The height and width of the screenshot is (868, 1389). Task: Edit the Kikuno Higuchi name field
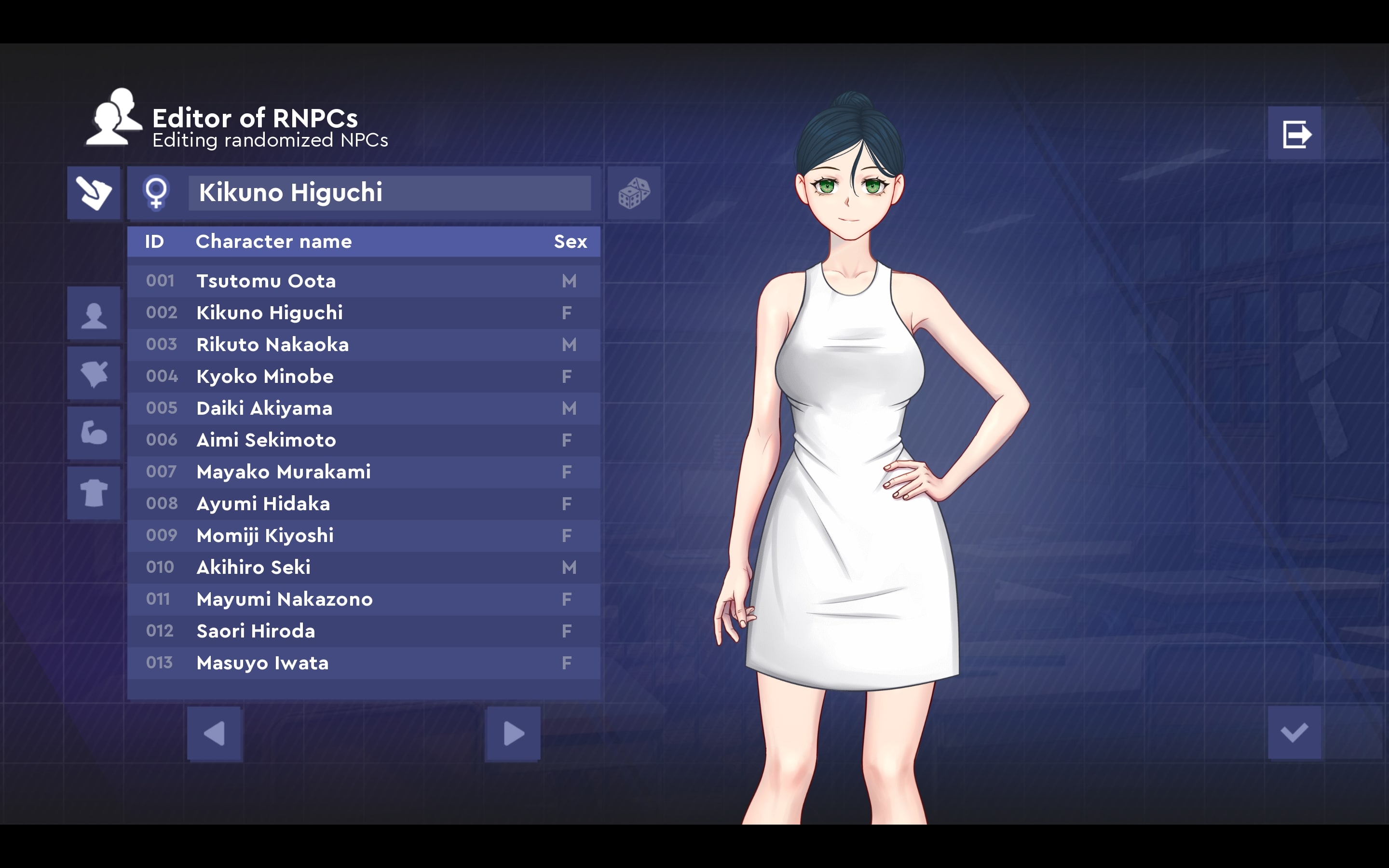tap(389, 193)
